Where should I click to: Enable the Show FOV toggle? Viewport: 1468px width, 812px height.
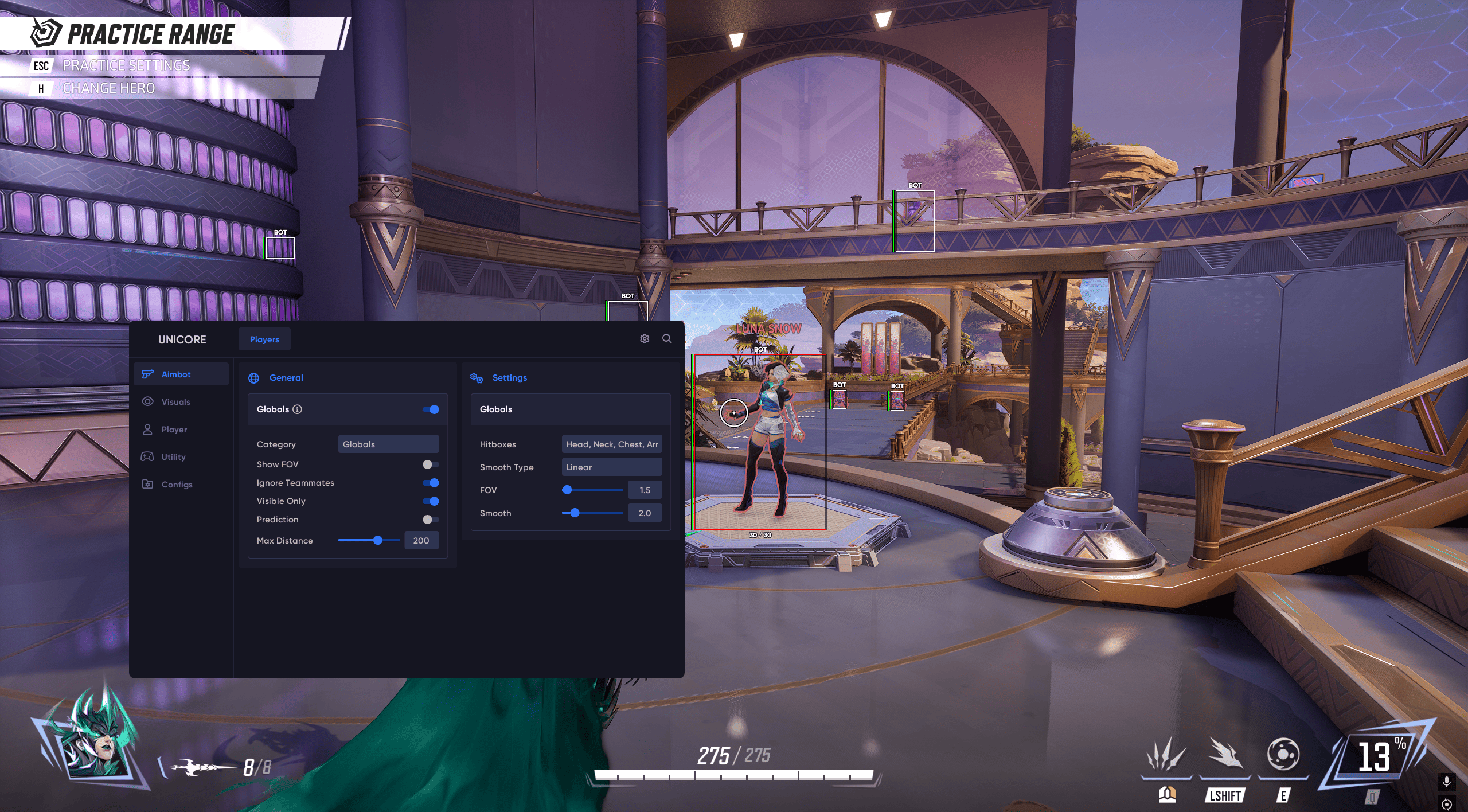point(431,464)
